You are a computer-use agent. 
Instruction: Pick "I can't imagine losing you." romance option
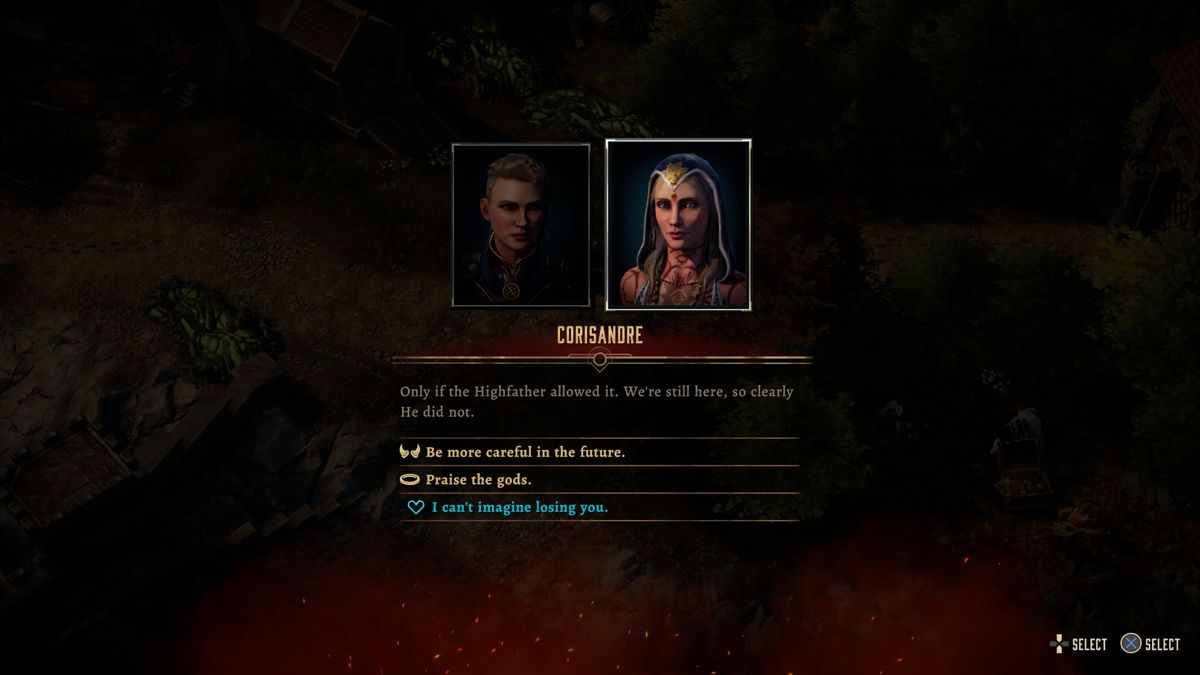coord(519,508)
